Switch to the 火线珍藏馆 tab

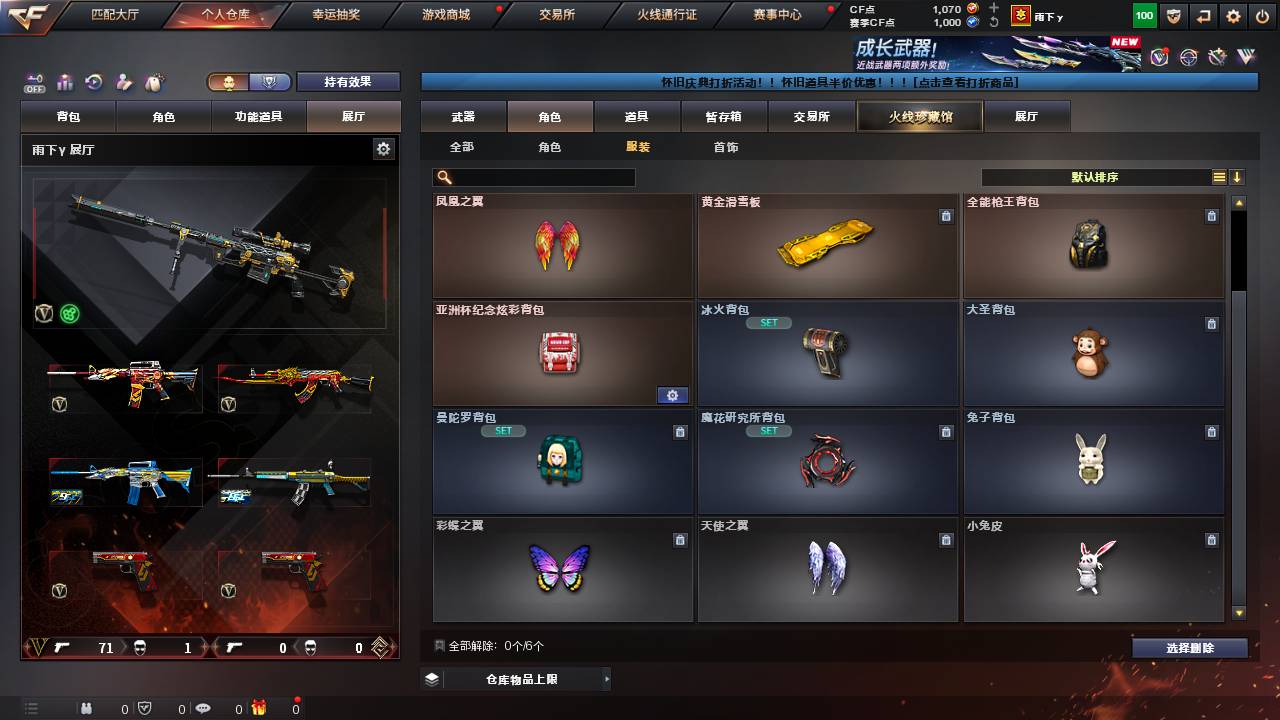coord(918,115)
